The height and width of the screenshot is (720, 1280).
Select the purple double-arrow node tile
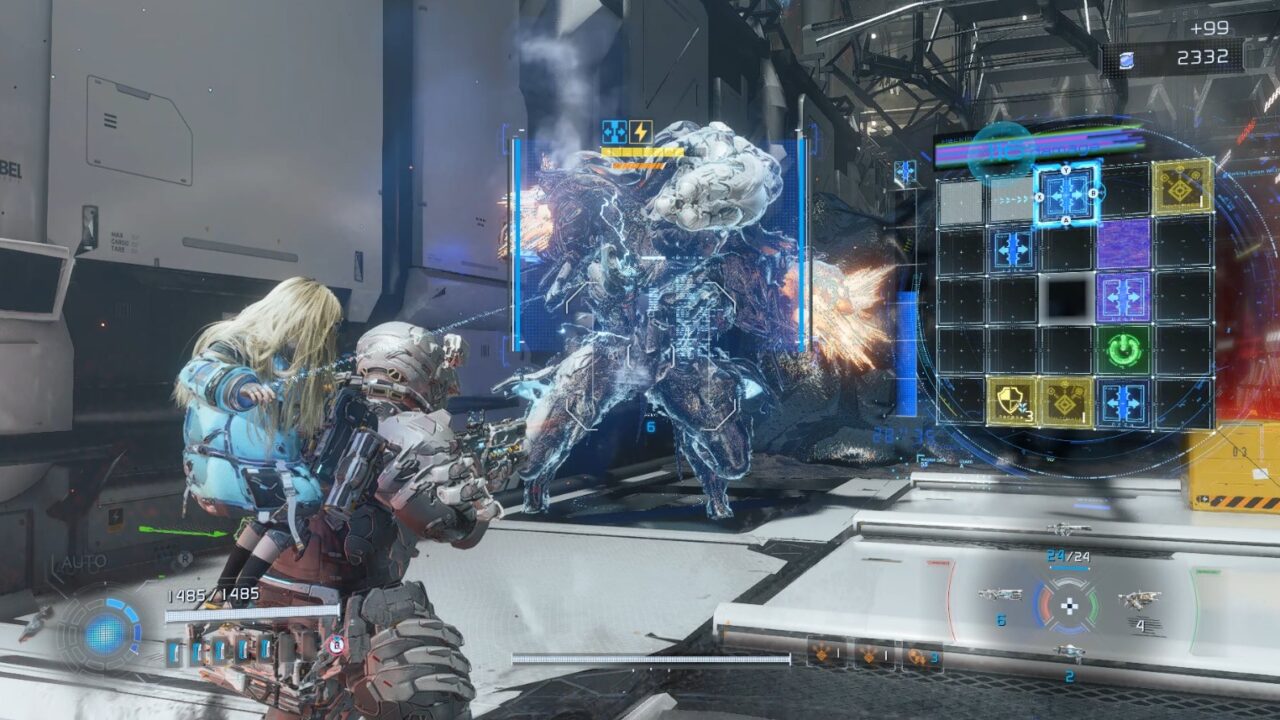(1123, 297)
